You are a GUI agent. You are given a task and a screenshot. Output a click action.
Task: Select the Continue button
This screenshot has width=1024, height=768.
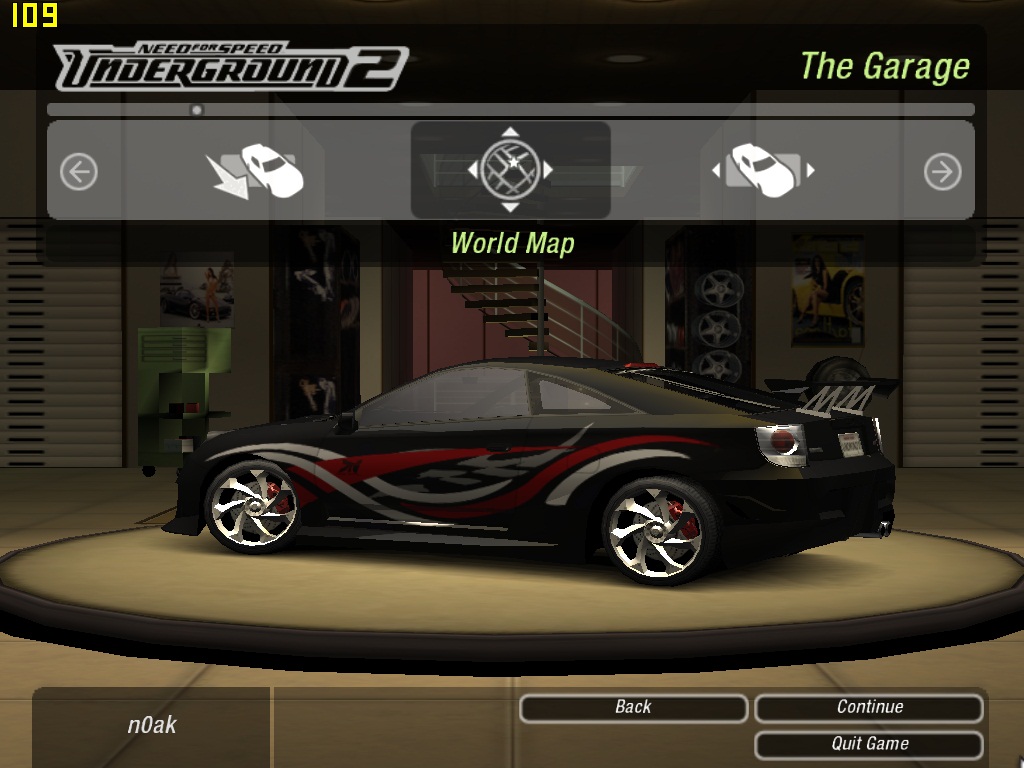pyautogui.click(x=869, y=708)
